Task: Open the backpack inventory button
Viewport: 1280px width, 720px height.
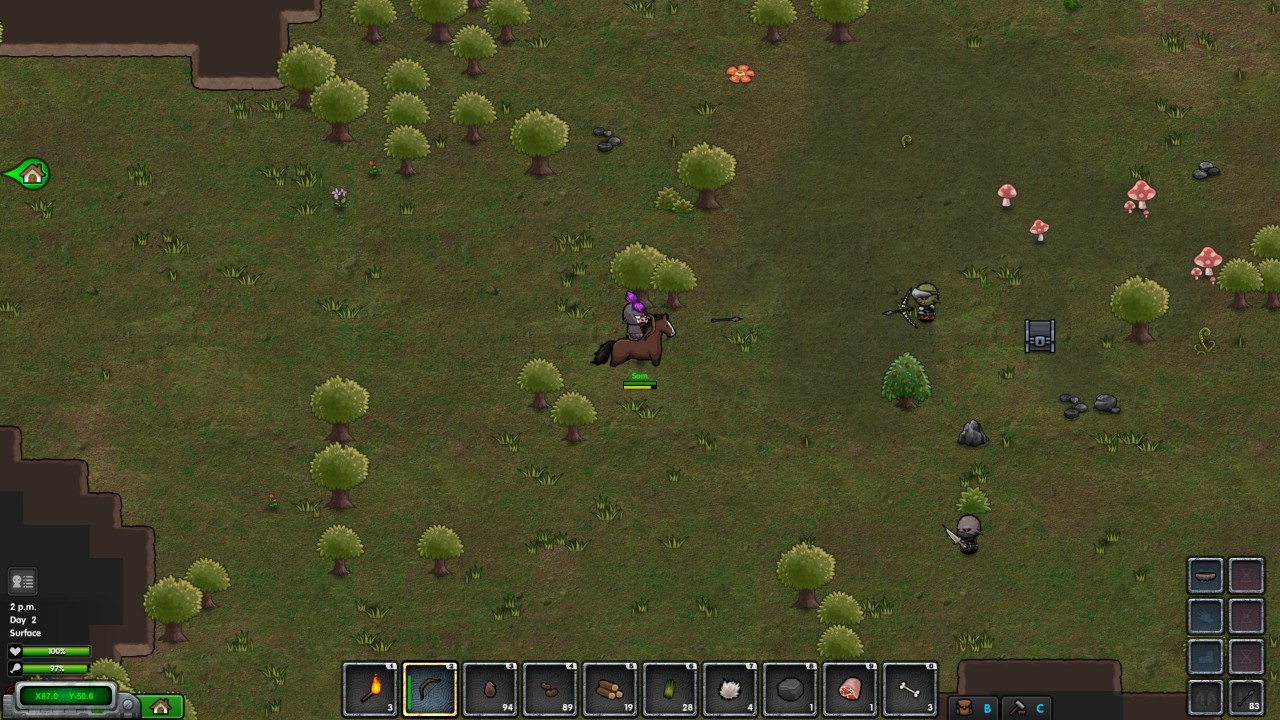Action: point(964,708)
